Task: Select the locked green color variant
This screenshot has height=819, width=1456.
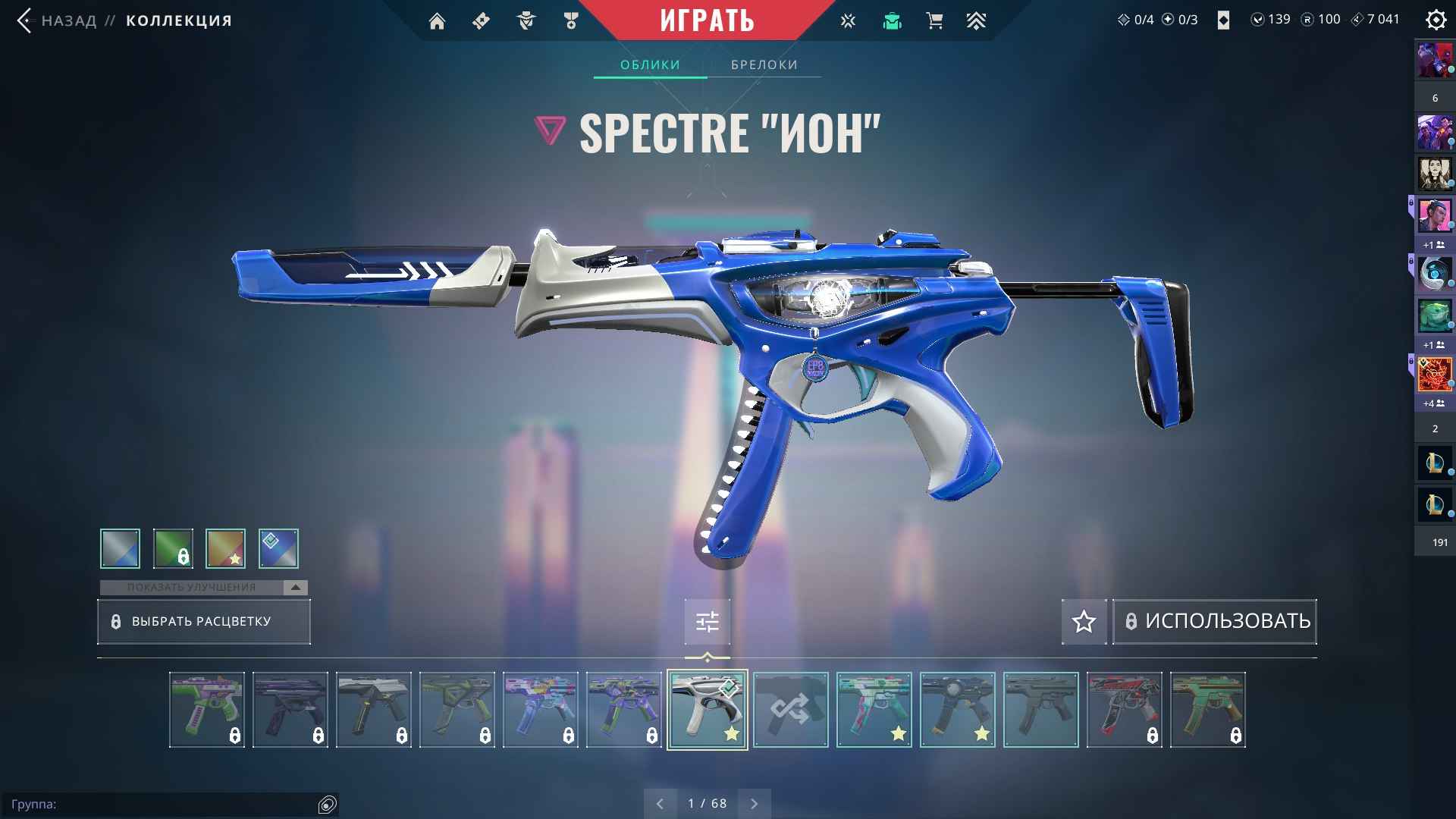Action: [x=173, y=548]
